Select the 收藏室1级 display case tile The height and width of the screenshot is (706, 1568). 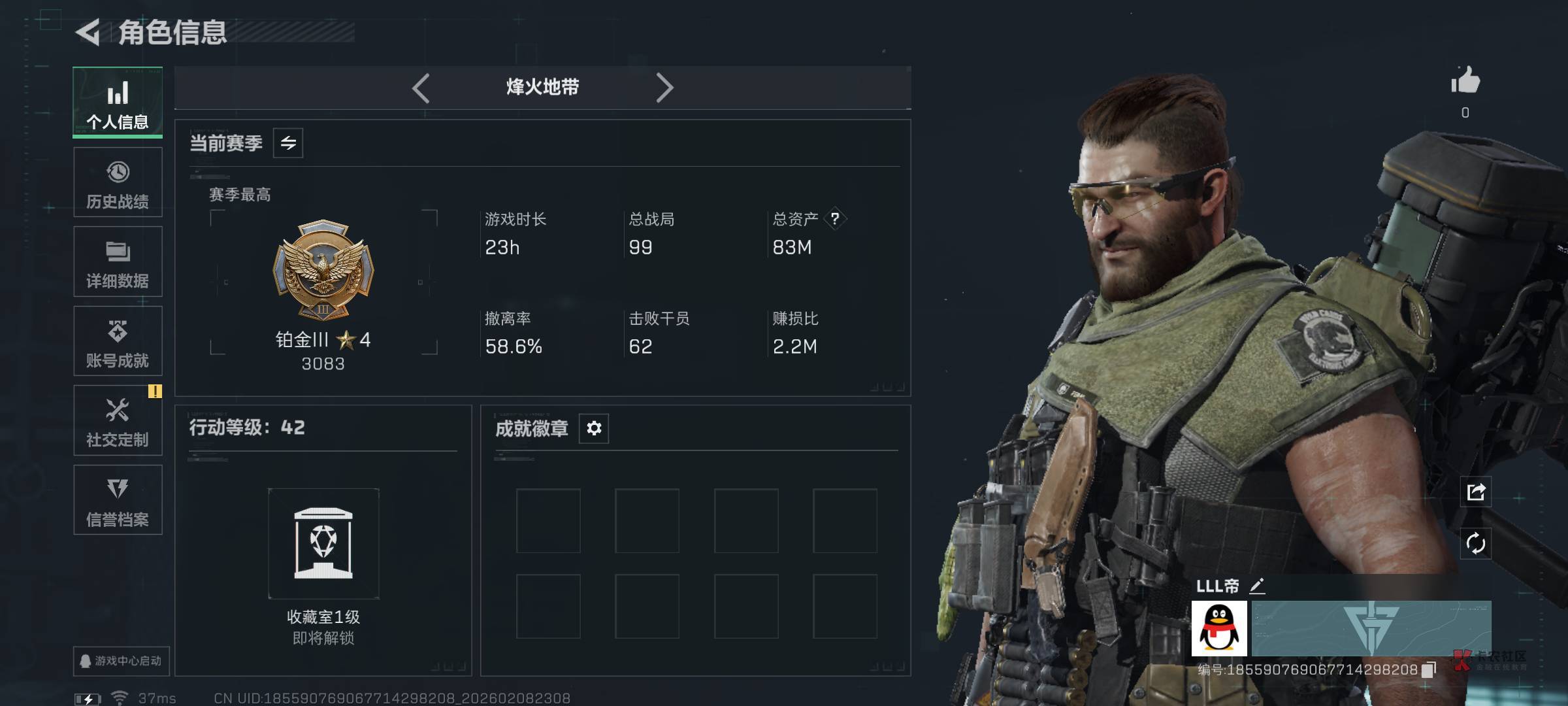point(323,544)
